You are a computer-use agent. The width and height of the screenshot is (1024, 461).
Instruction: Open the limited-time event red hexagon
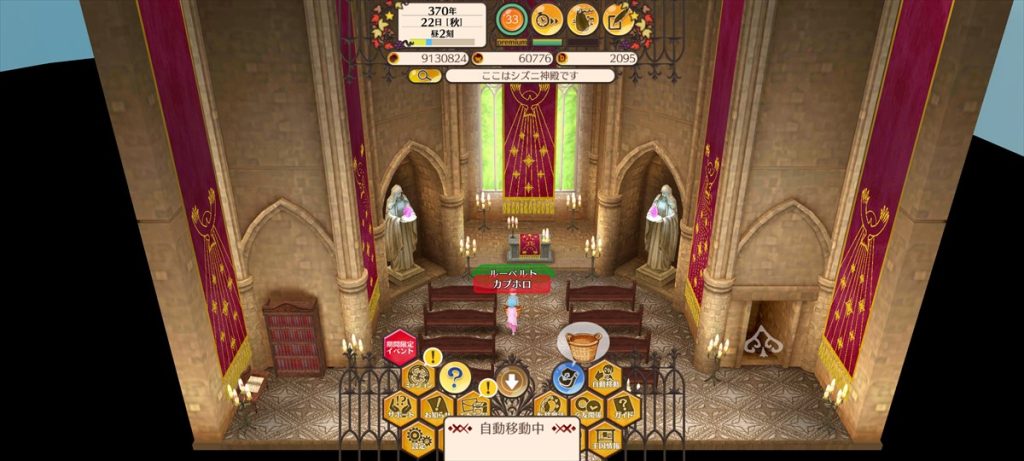click(399, 349)
